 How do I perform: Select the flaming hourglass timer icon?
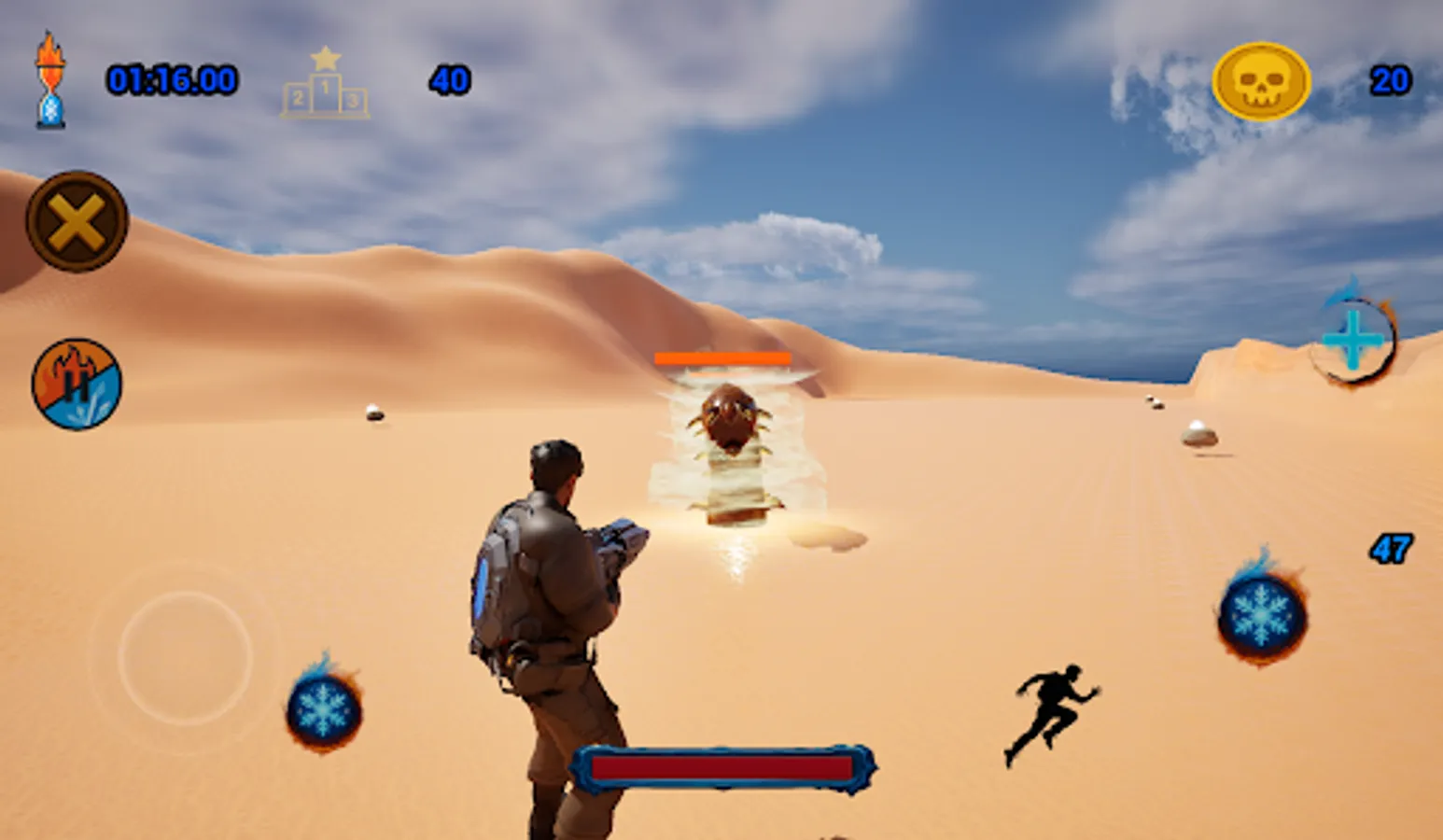[49, 82]
